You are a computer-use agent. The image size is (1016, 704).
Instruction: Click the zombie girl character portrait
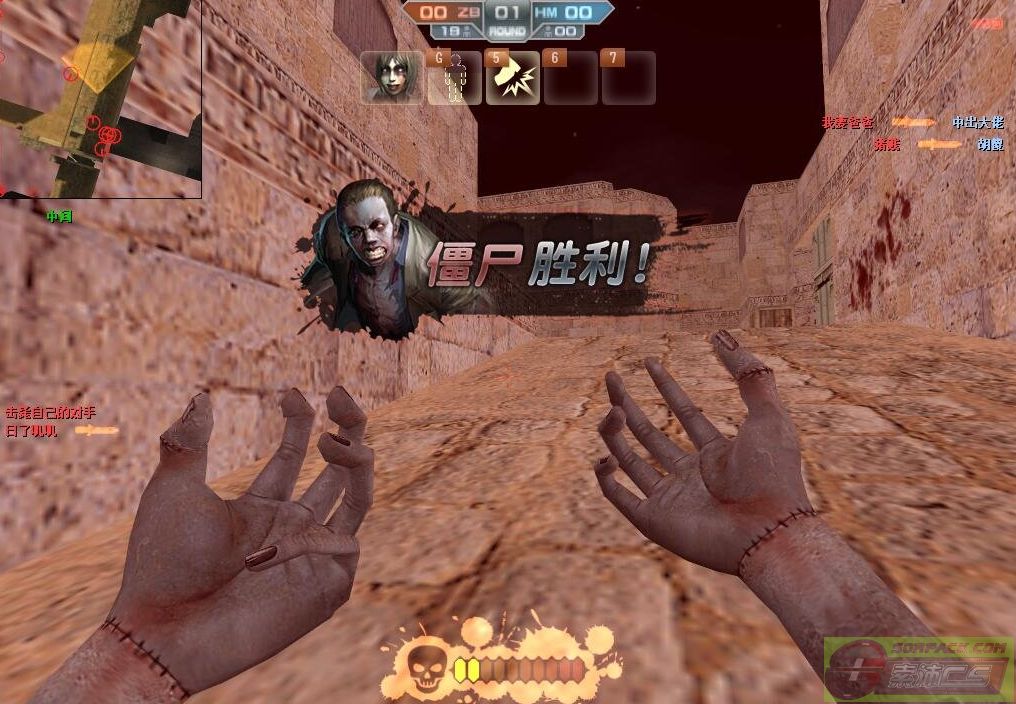(x=392, y=78)
